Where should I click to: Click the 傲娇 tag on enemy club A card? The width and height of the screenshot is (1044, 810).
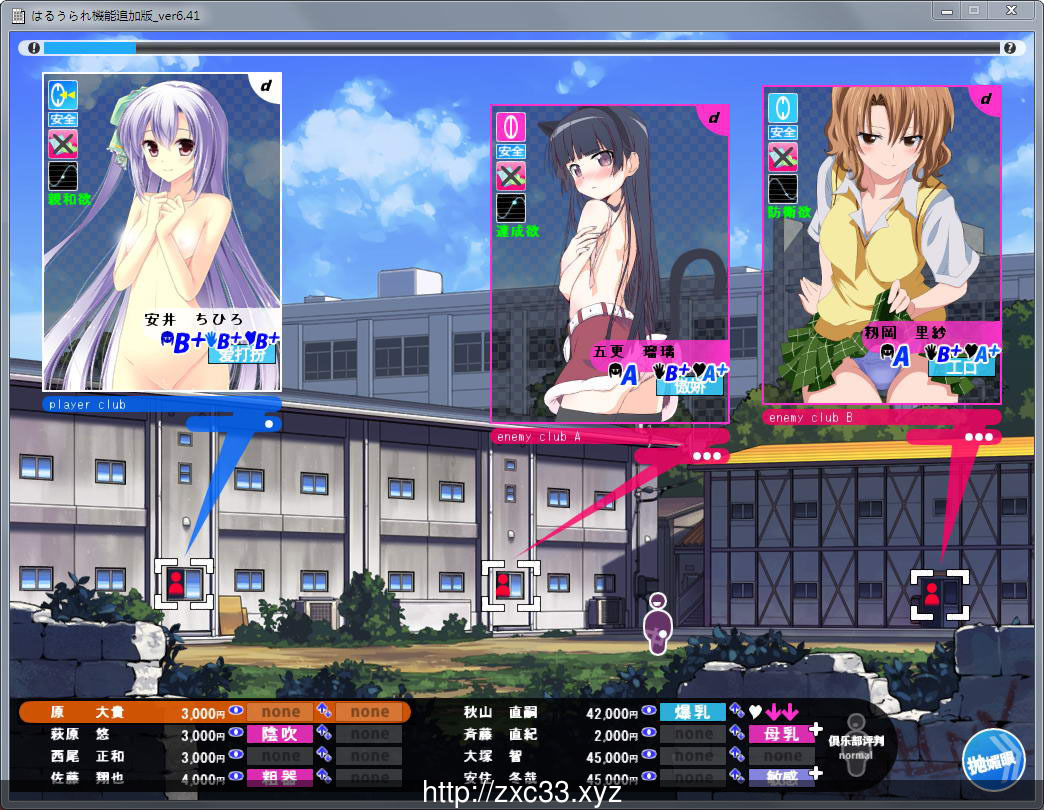tap(676, 386)
